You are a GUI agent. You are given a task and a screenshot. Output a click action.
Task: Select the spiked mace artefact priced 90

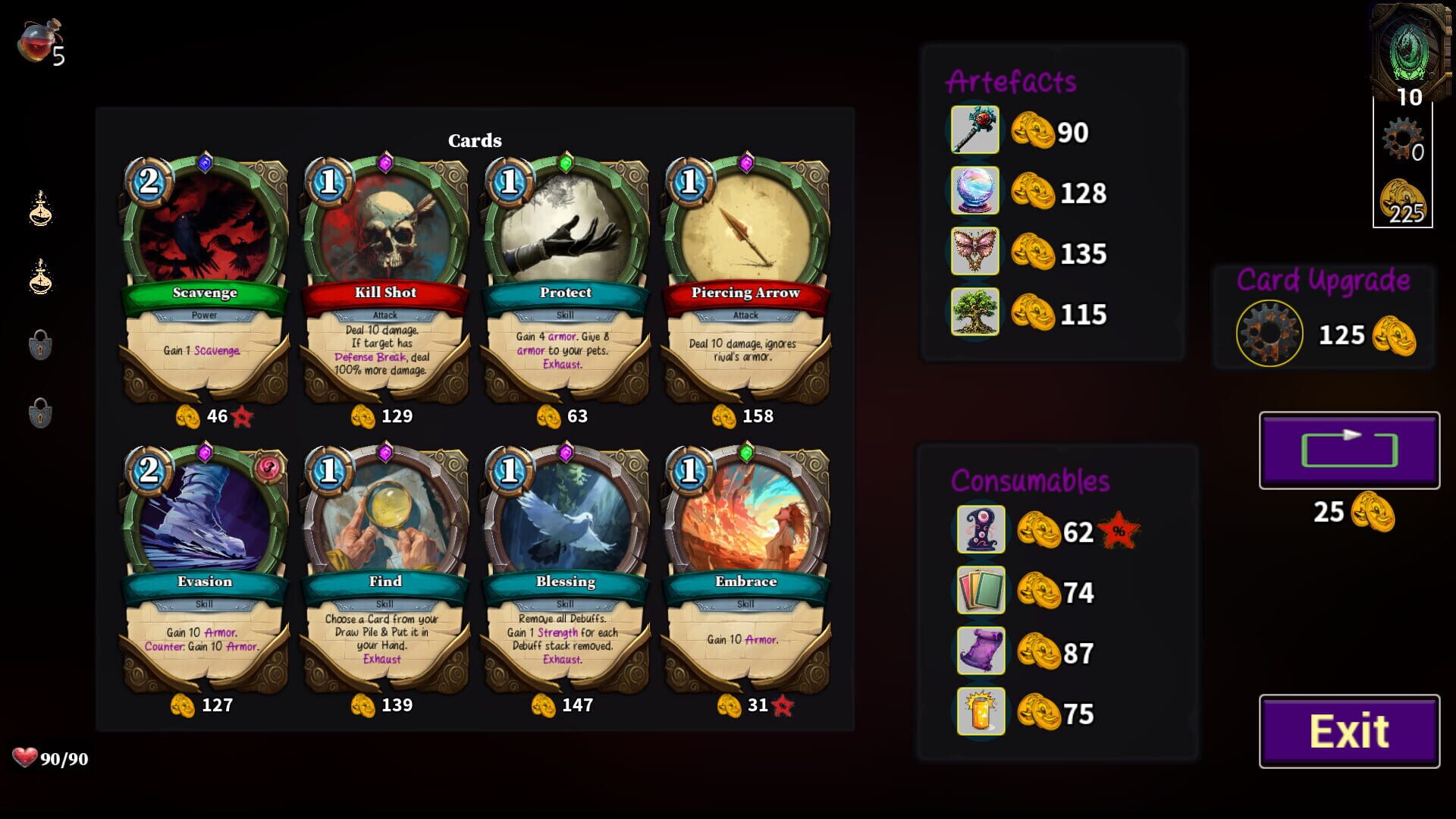pyautogui.click(x=974, y=131)
